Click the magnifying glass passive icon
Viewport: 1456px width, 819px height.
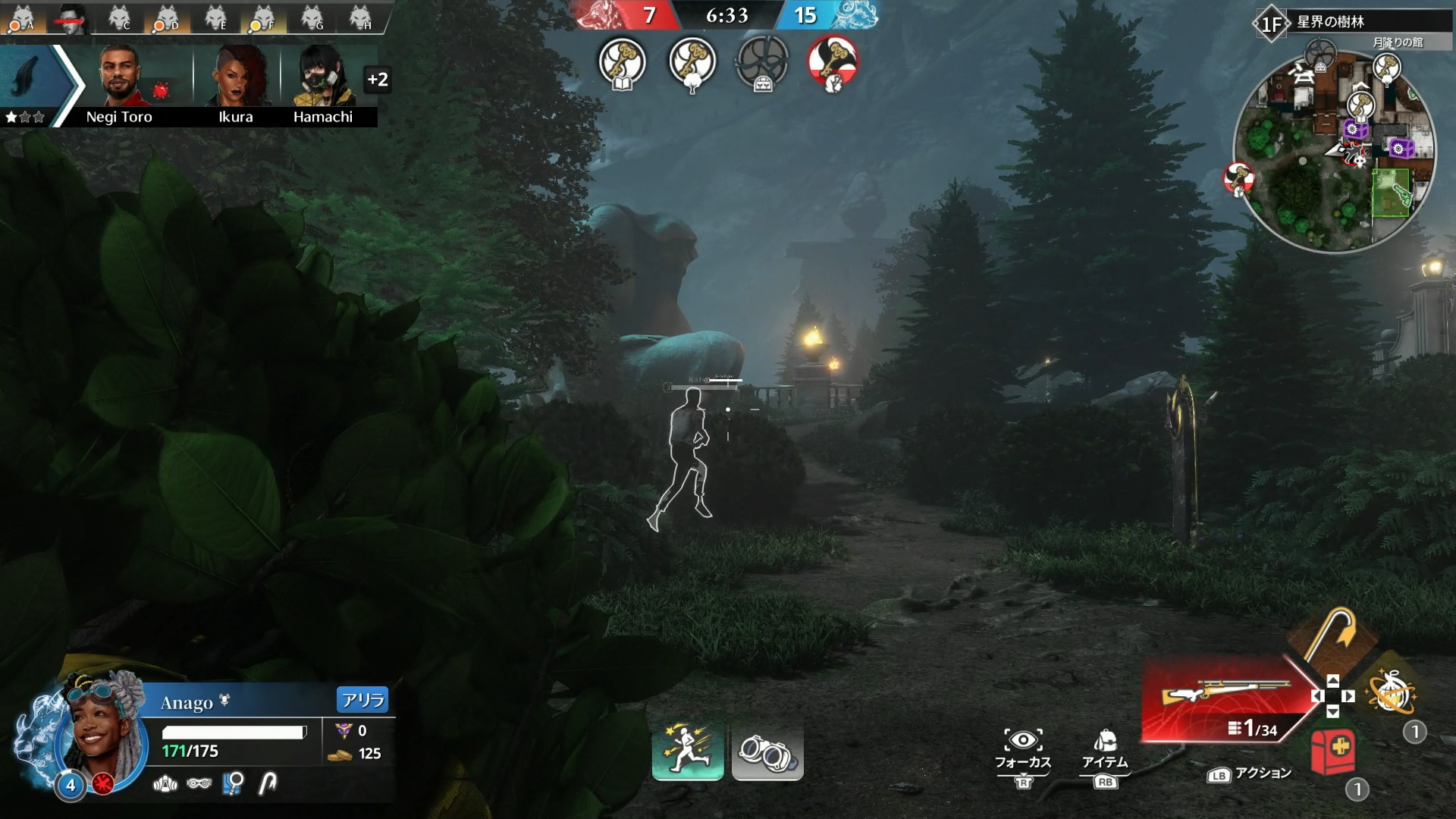pyautogui.click(x=233, y=783)
